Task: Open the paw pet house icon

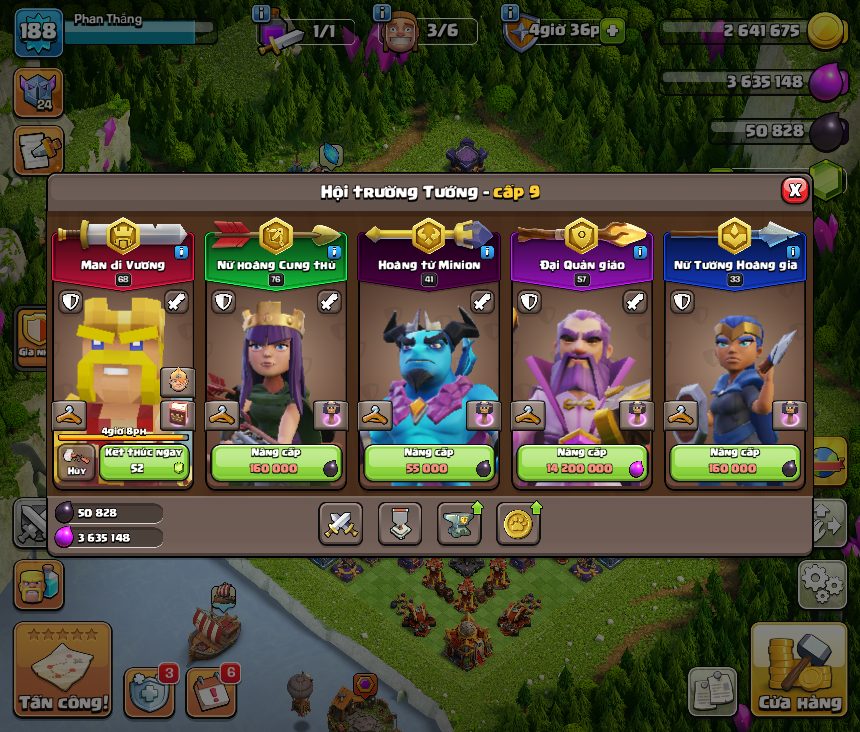Action: pyautogui.click(x=518, y=523)
